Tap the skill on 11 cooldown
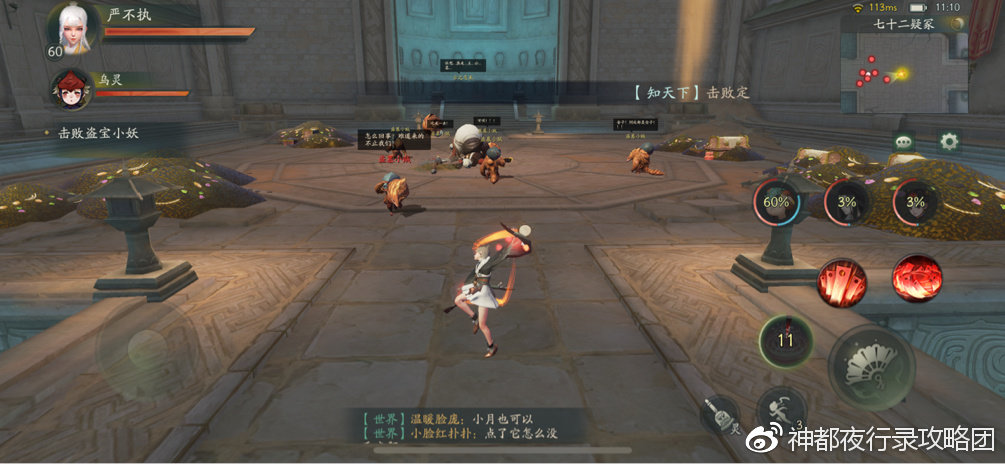 [785, 340]
